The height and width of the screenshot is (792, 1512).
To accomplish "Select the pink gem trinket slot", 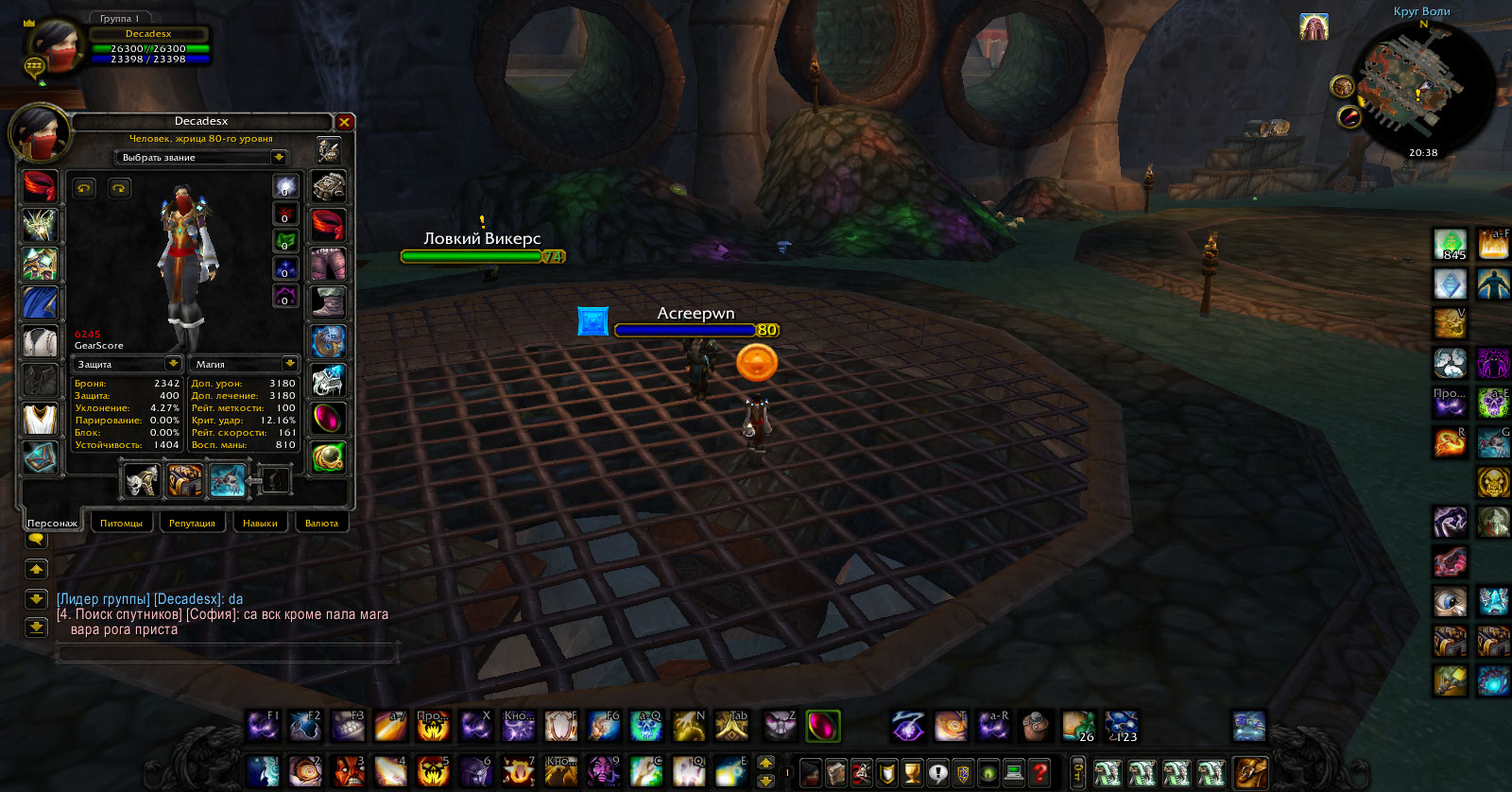I will pyautogui.click(x=328, y=419).
